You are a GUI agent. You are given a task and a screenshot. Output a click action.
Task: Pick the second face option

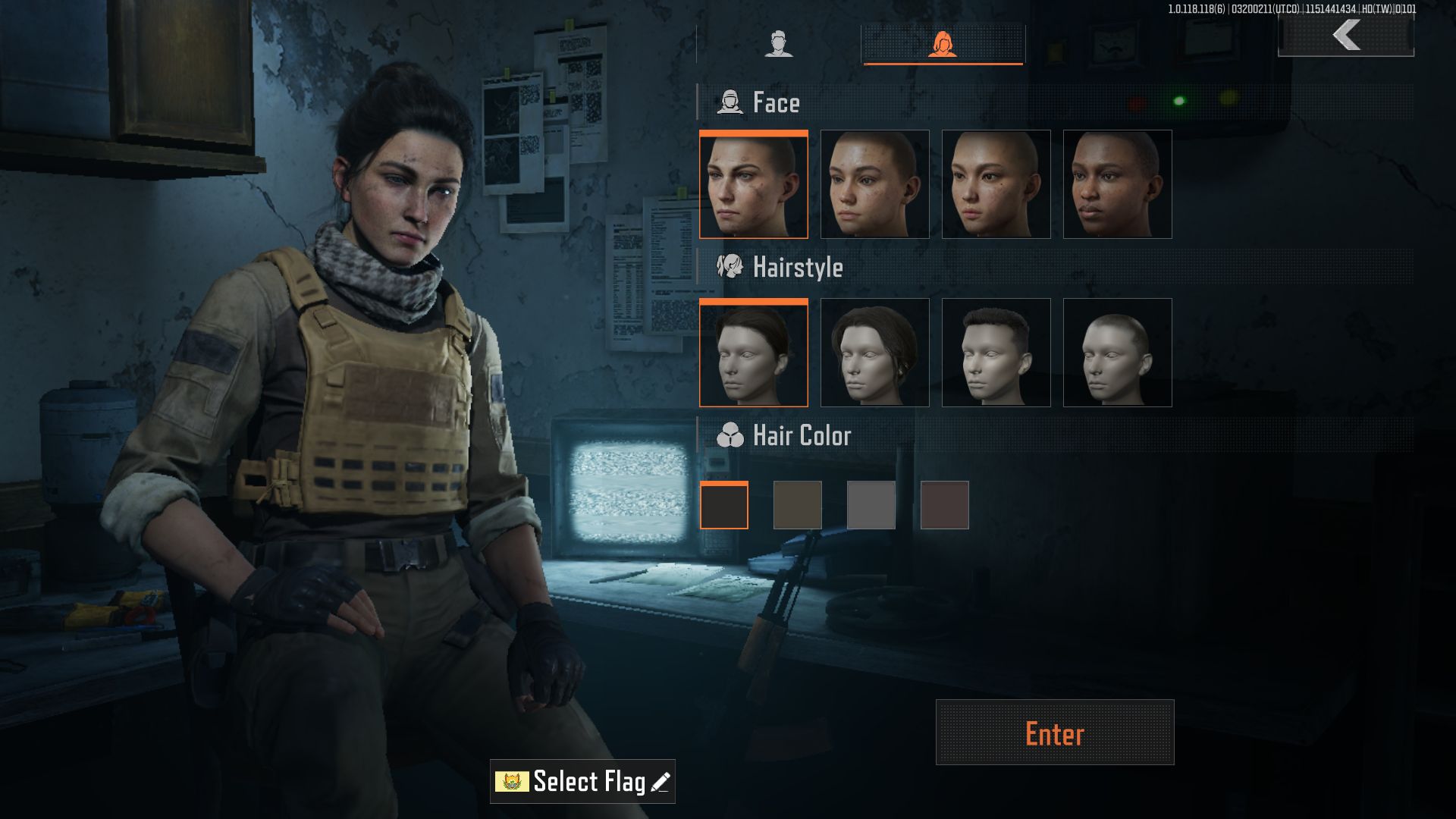coord(874,184)
